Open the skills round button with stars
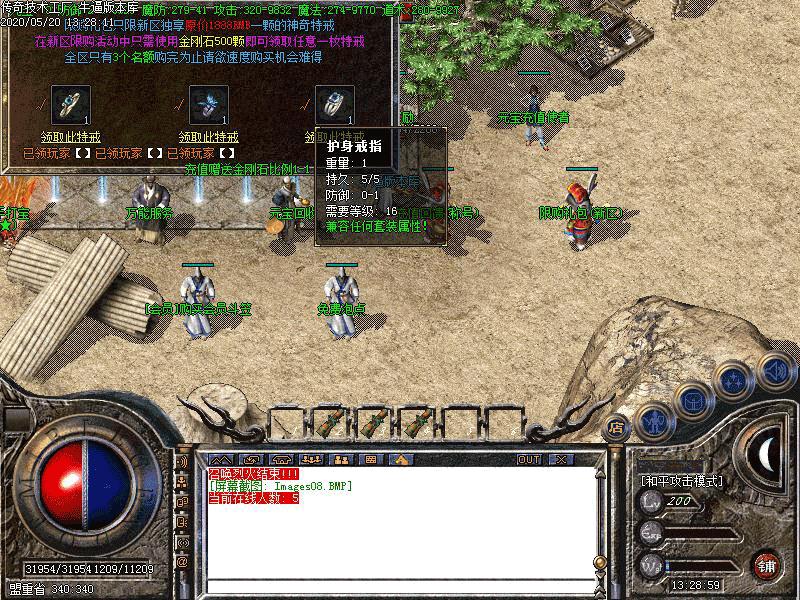Viewport: 800px width, 600px height. click(x=735, y=381)
